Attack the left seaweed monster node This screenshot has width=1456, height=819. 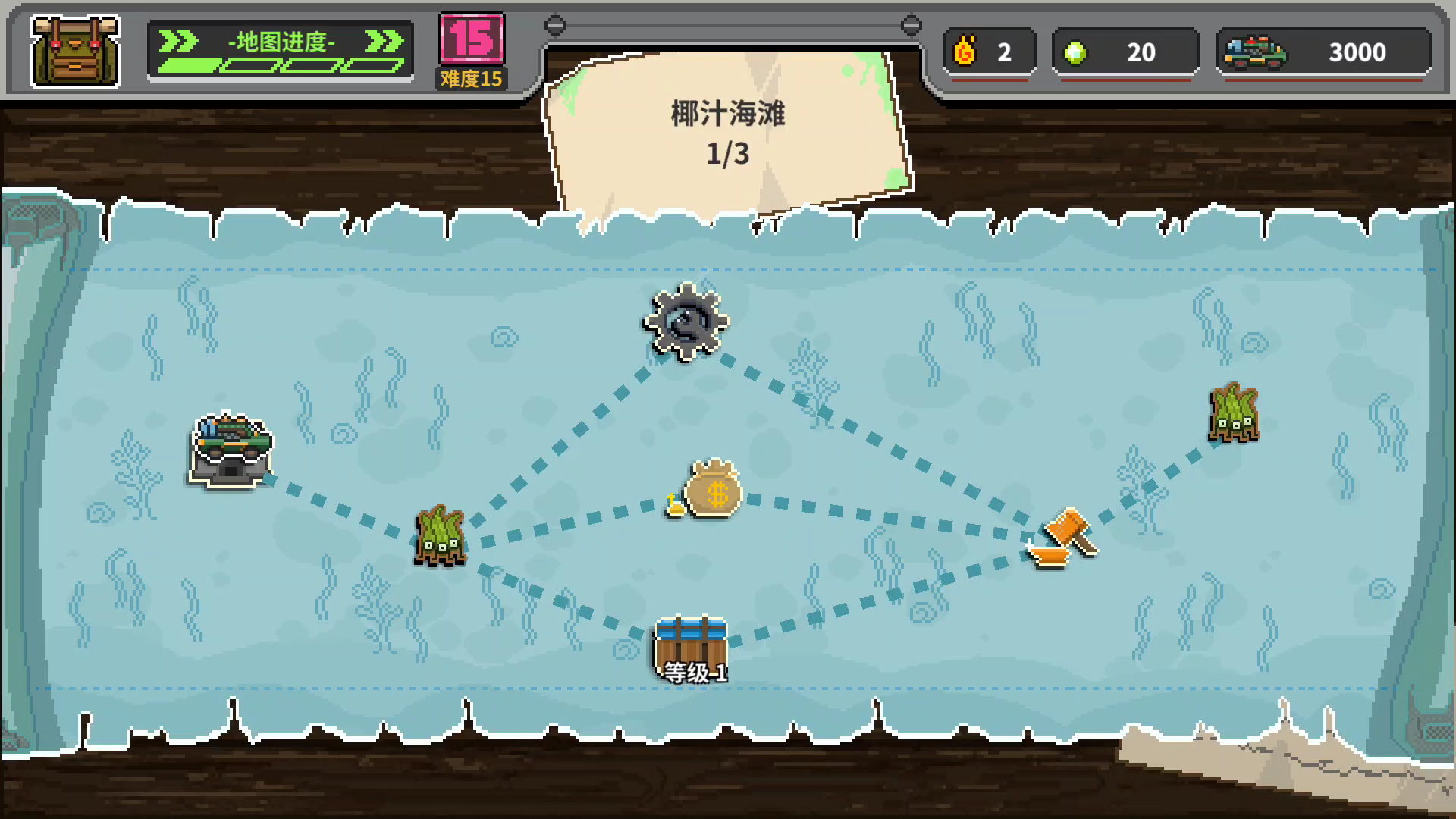tap(442, 536)
